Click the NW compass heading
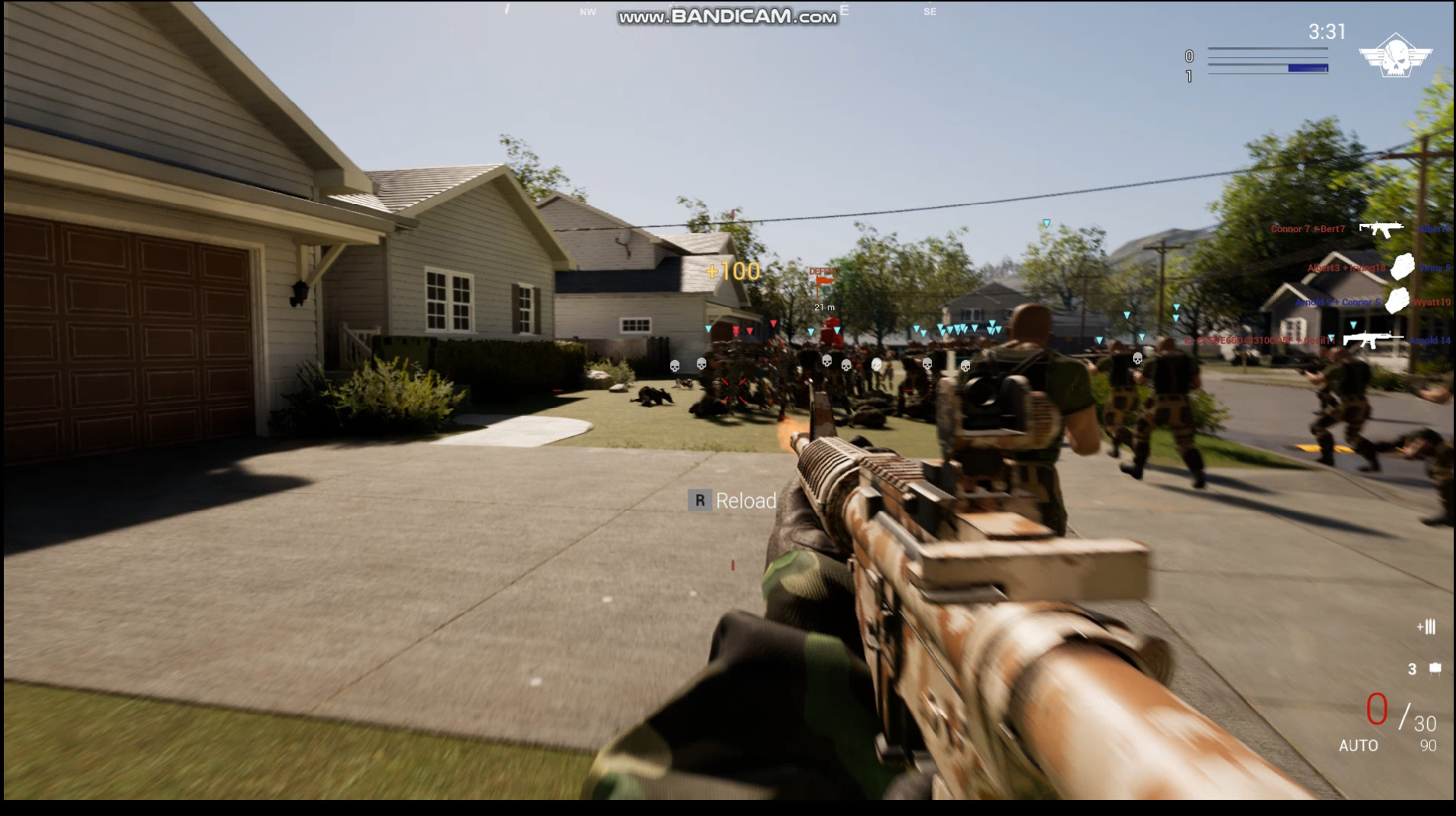1456x816 pixels. coord(586,12)
